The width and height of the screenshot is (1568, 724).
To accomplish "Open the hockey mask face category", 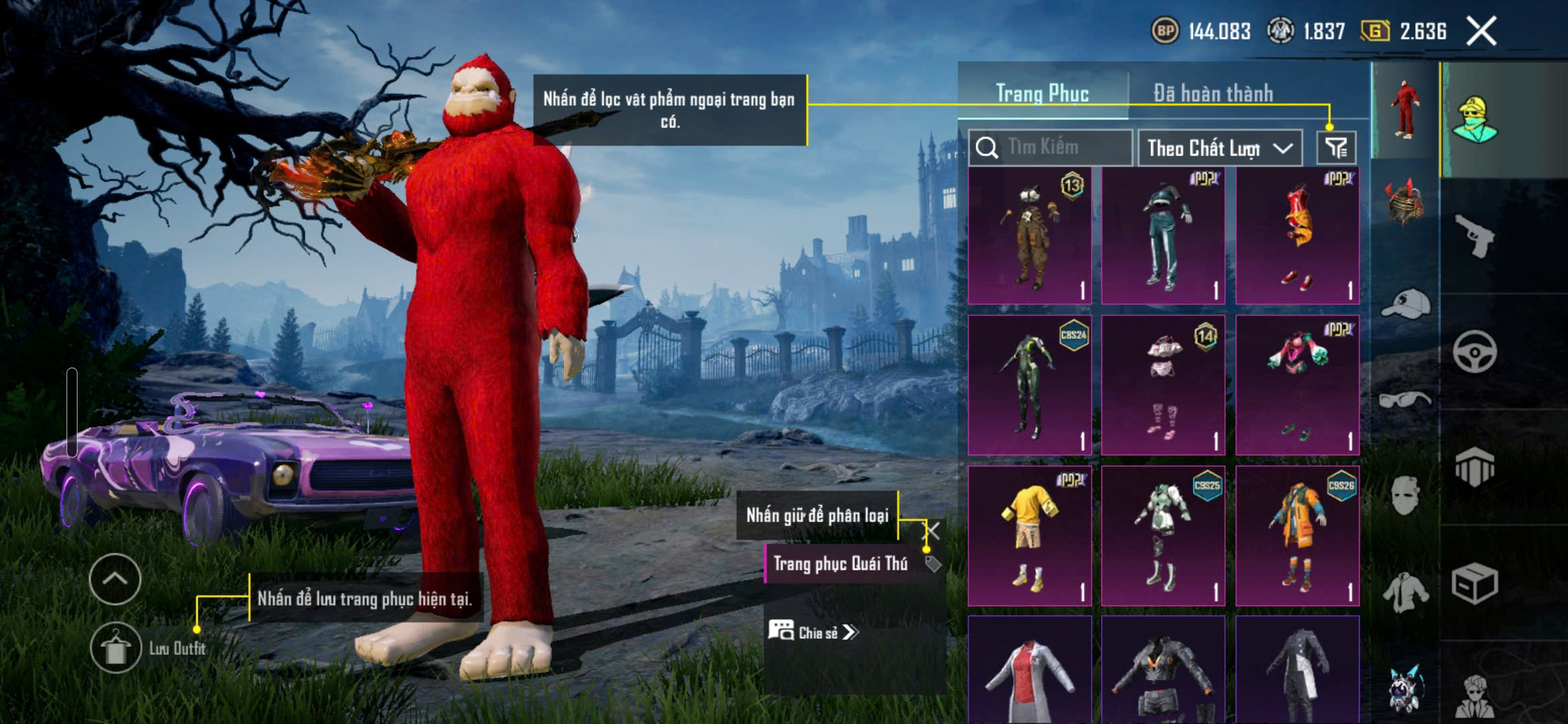I will [1405, 496].
